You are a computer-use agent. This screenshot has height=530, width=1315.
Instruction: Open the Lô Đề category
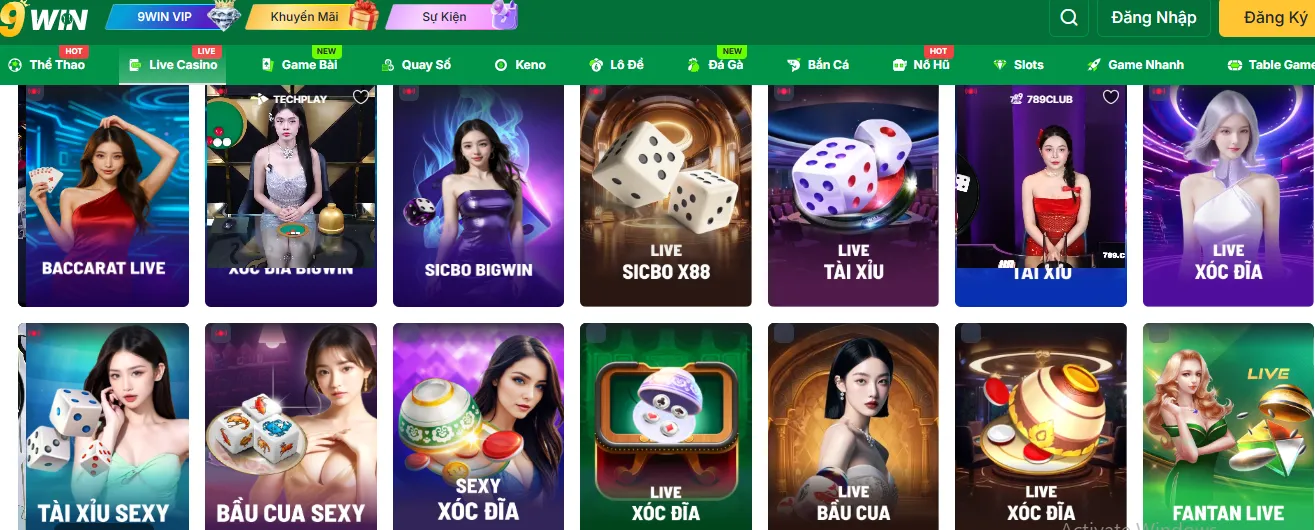pyautogui.click(x=617, y=65)
